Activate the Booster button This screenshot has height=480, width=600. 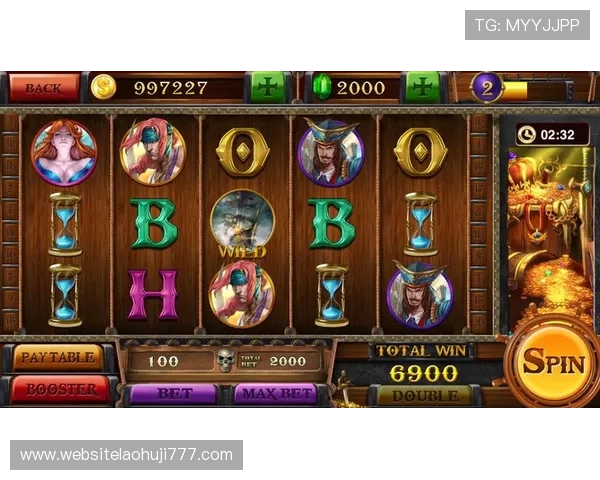pos(60,389)
